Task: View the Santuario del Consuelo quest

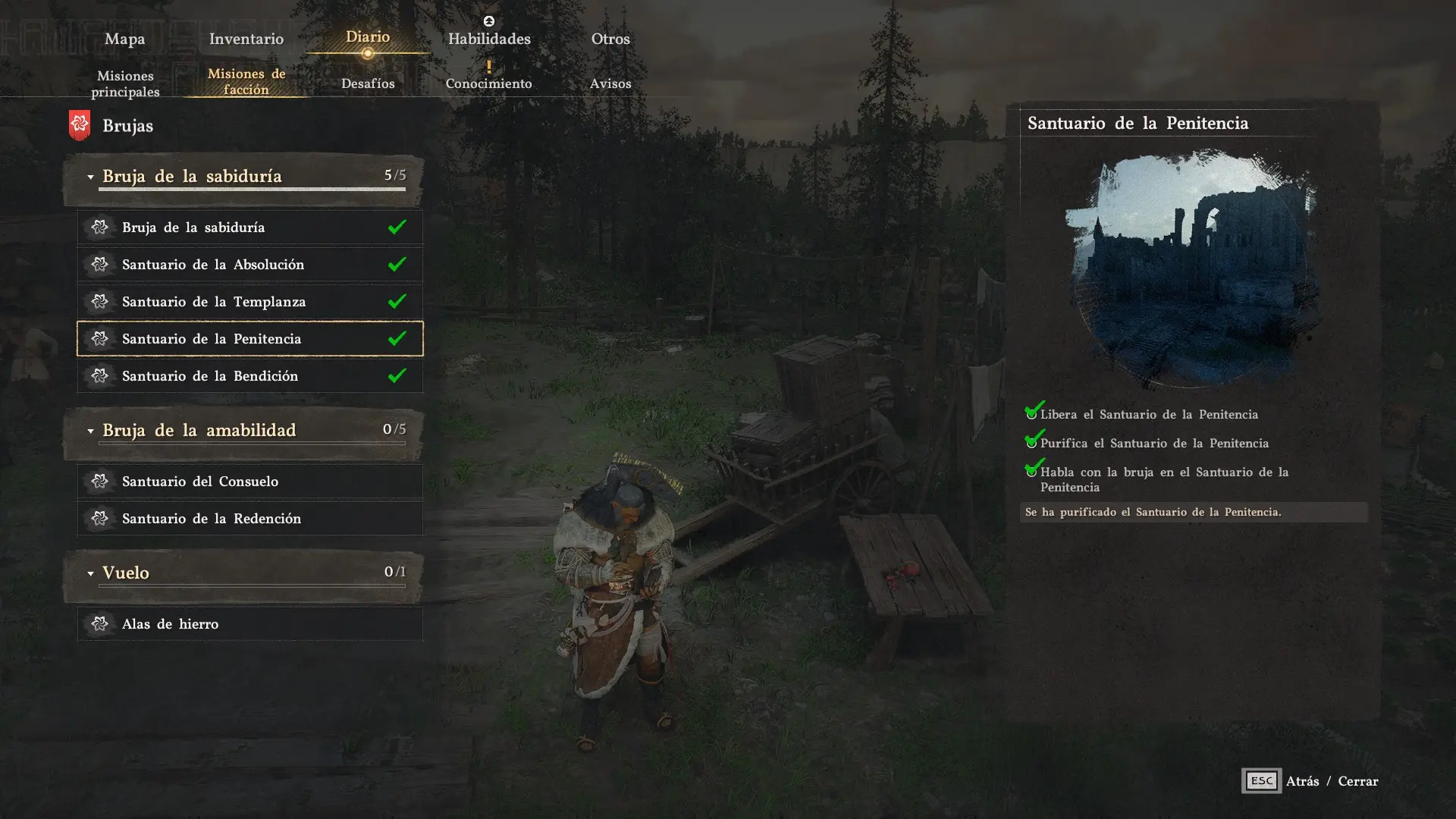Action: point(249,482)
